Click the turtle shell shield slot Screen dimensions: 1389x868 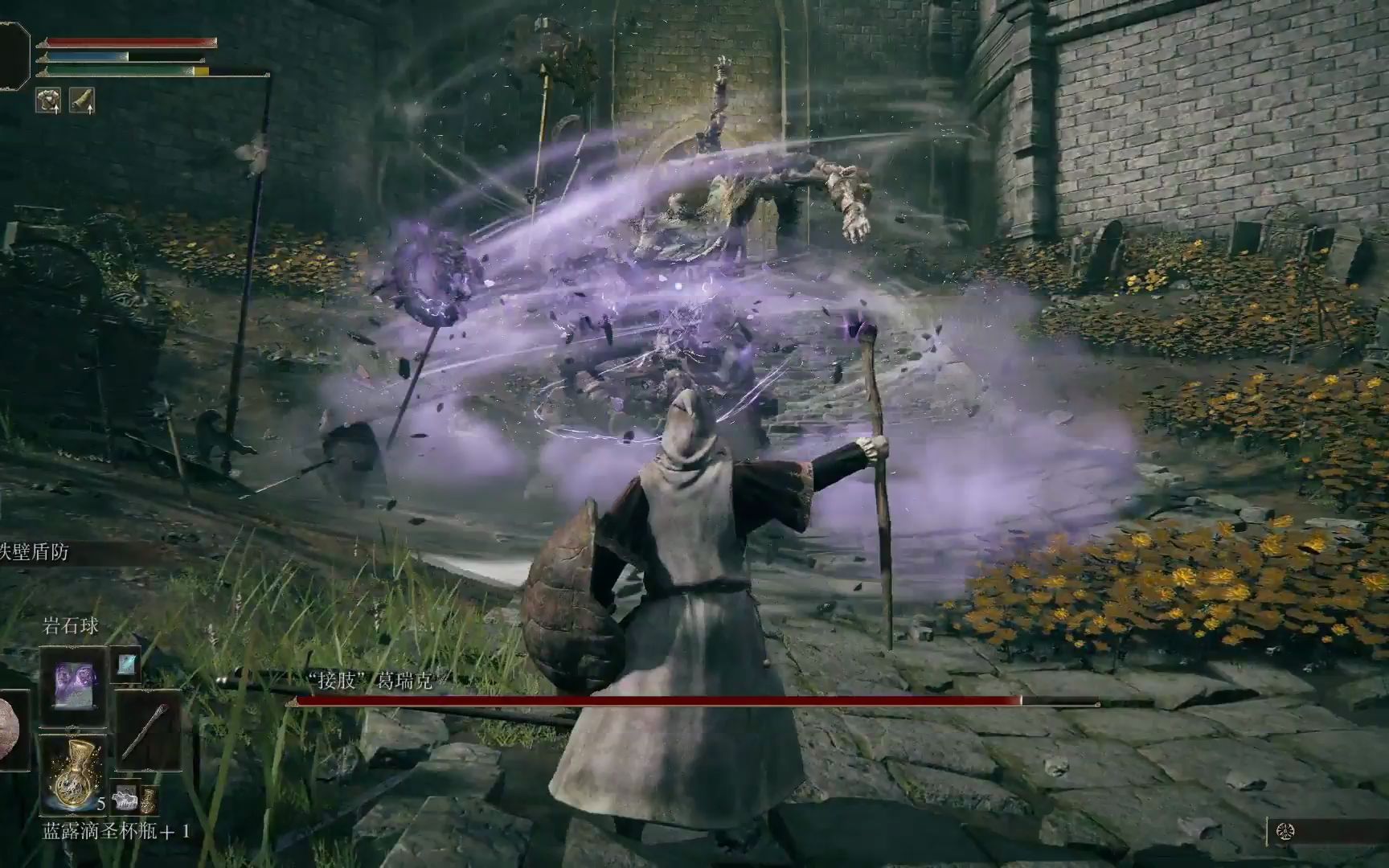tap(10, 730)
